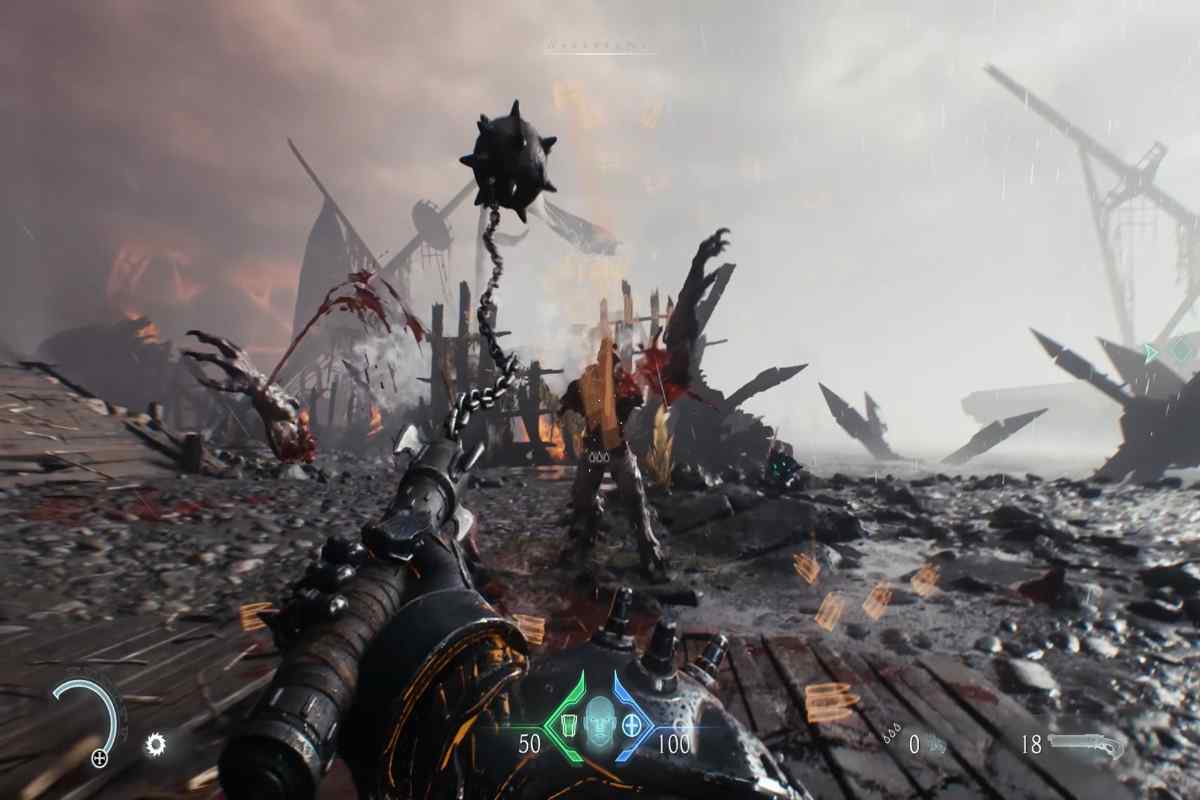The image size is (1200, 800).
Task: Select the green armor cup icon
Action: point(567,723)
